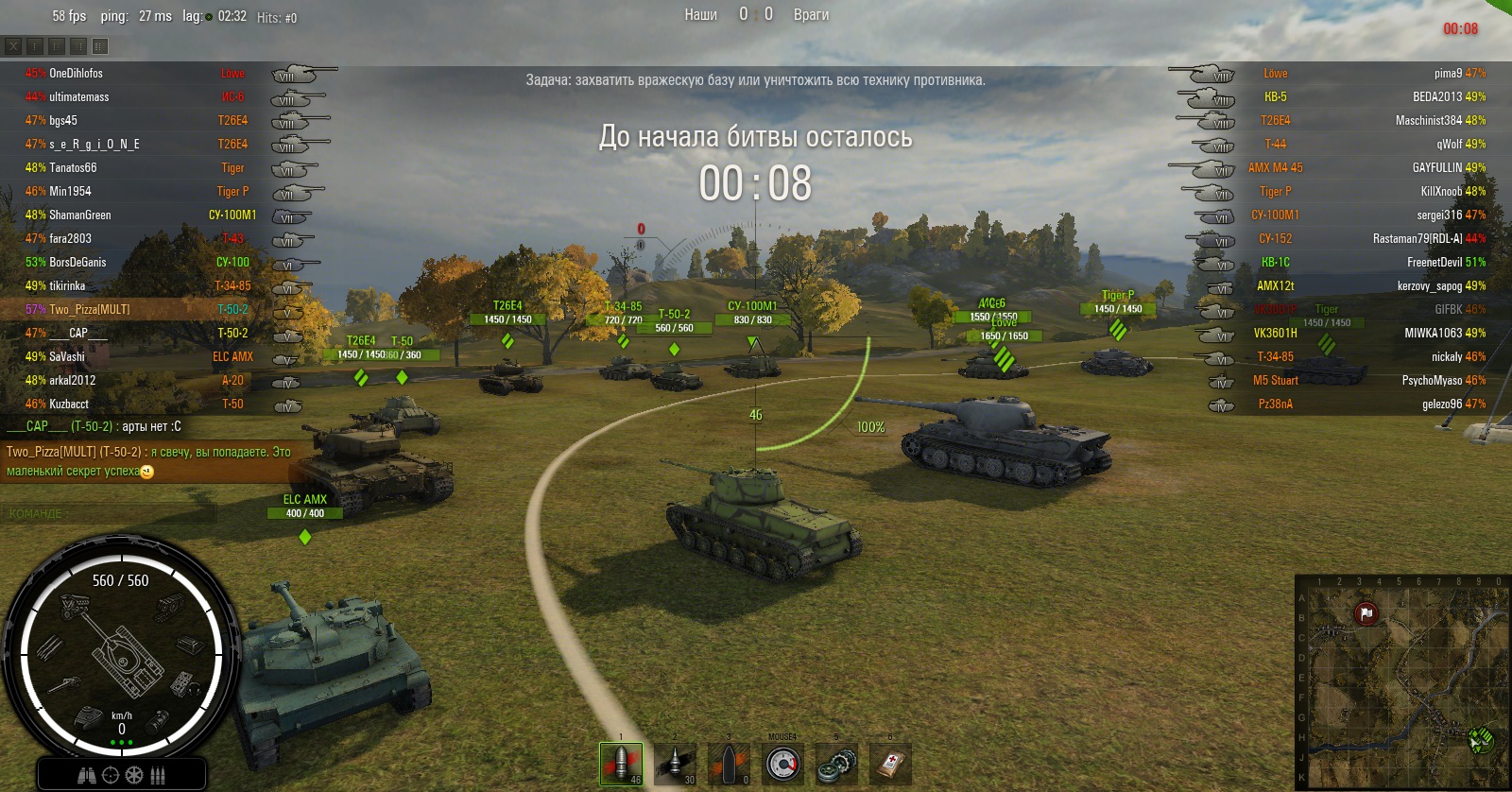
Task: Select FreenetDevil in the enemy team list
Action: coord(1435,262)
